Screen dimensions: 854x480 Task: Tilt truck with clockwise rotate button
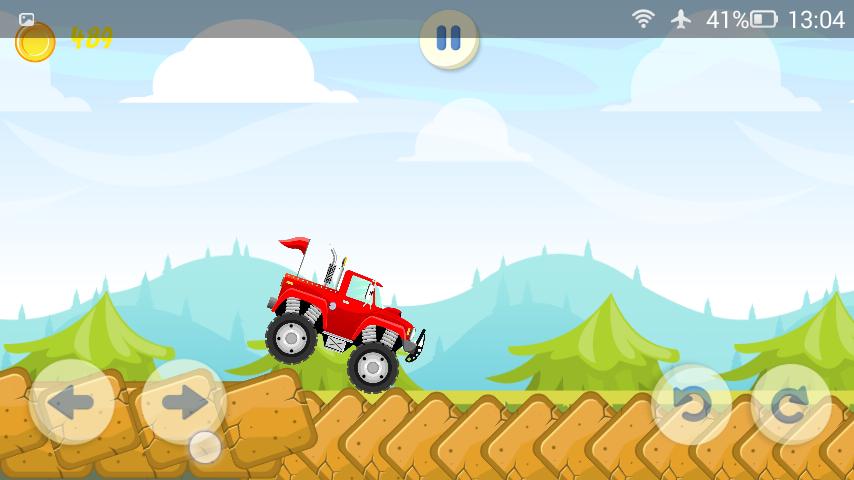[791, 405]
